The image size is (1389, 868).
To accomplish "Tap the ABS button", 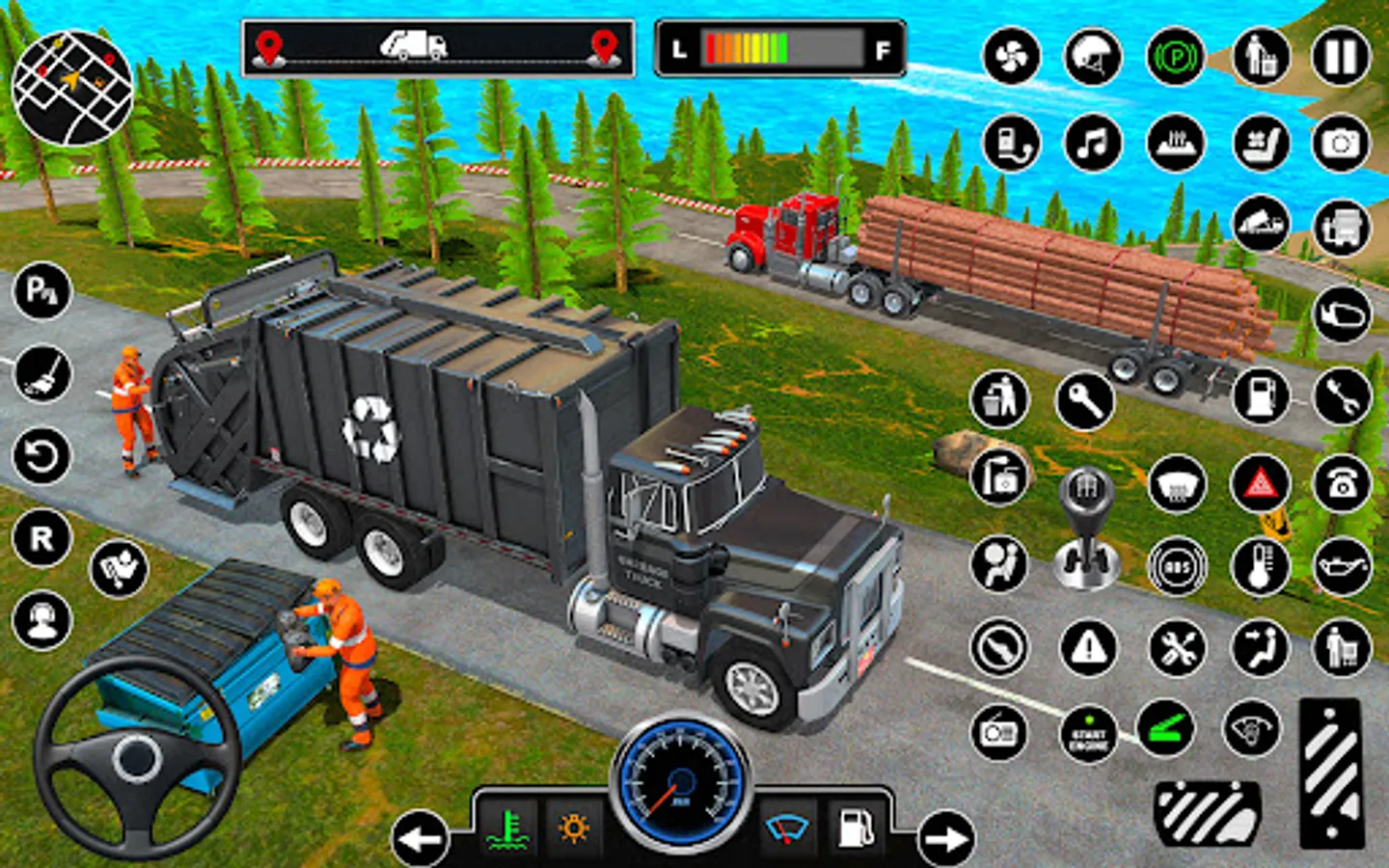I will pyautogui.click(x=1177, y=566).
